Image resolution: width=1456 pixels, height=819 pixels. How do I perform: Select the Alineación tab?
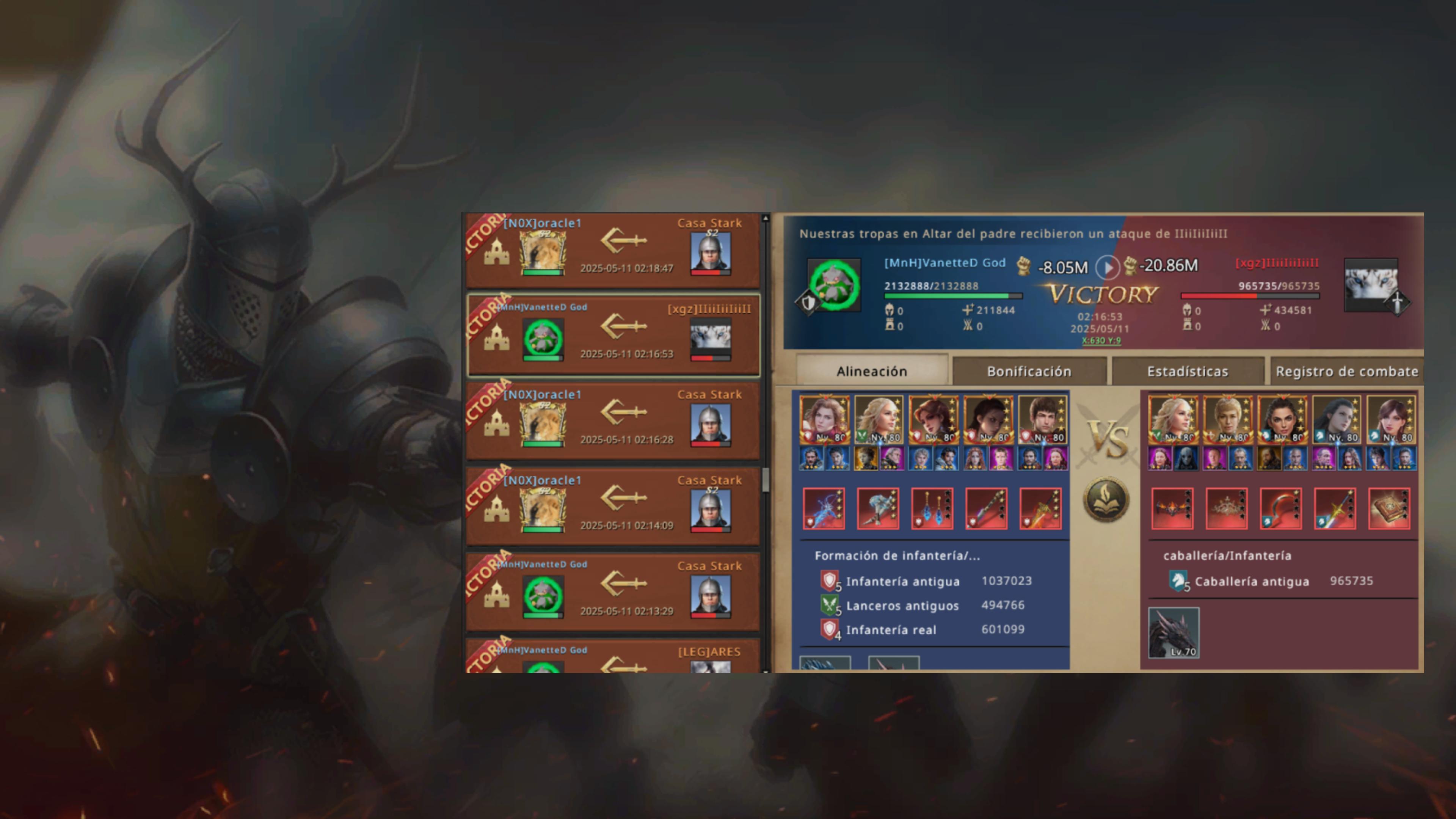[872, 371]
